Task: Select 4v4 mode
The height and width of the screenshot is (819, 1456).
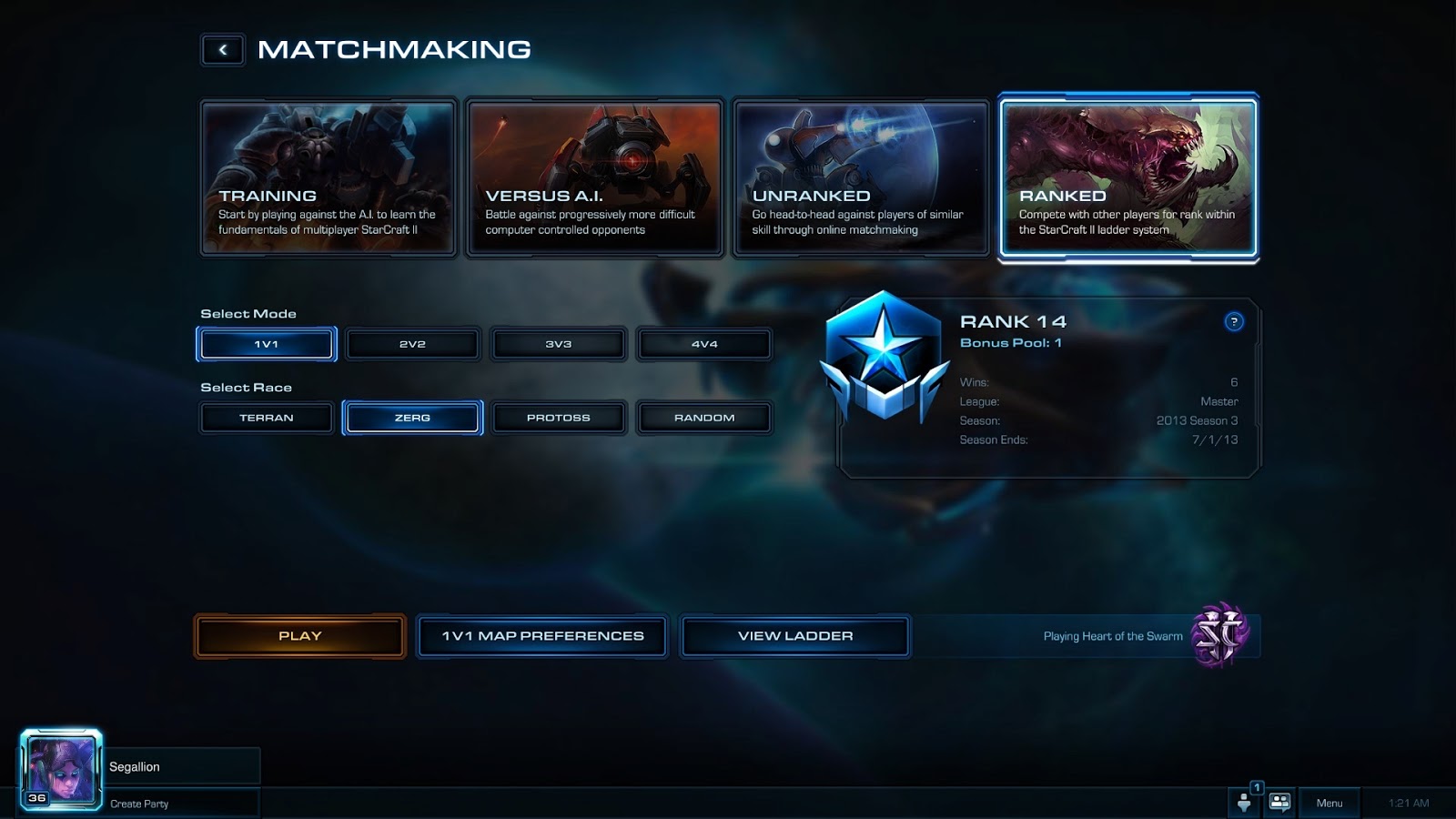Action: point(703,344)
